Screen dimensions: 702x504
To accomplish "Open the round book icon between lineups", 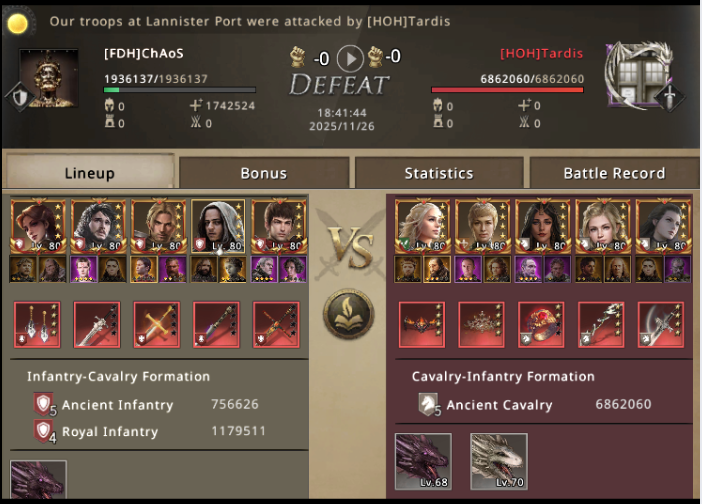I will click(x=348, y=313).
